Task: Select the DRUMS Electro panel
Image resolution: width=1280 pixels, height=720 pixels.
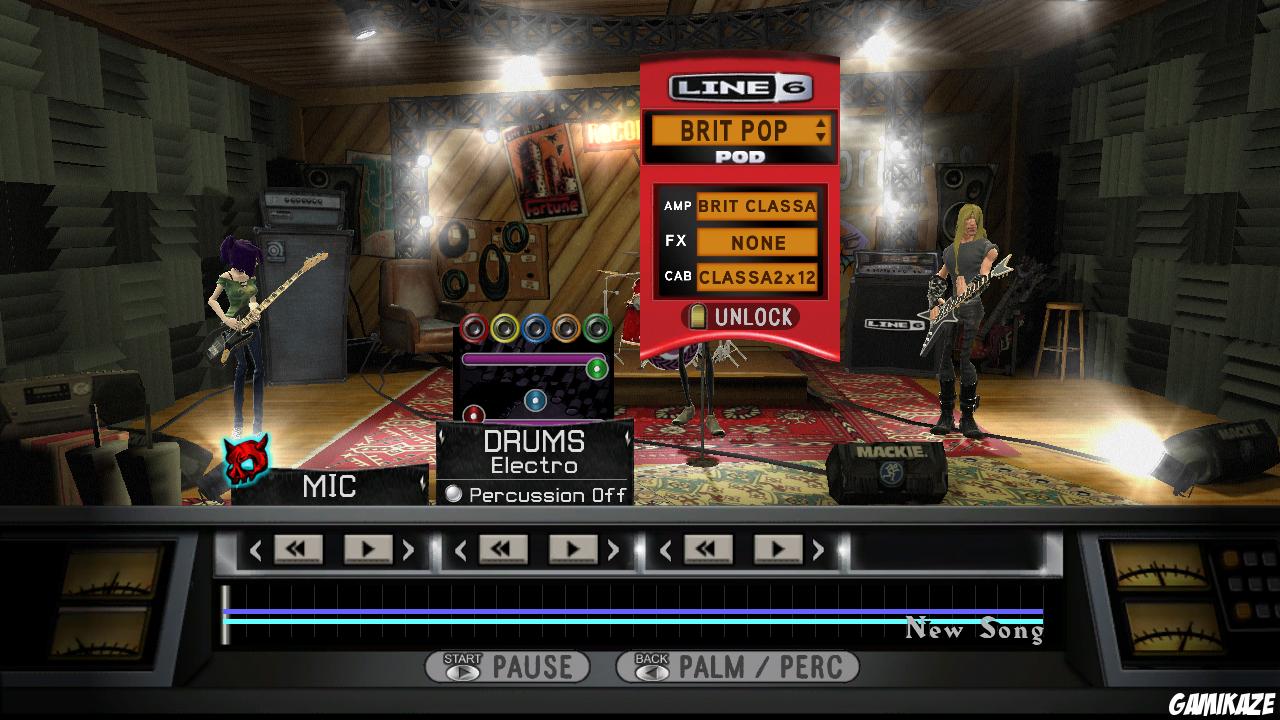Action: pos(534,450)
